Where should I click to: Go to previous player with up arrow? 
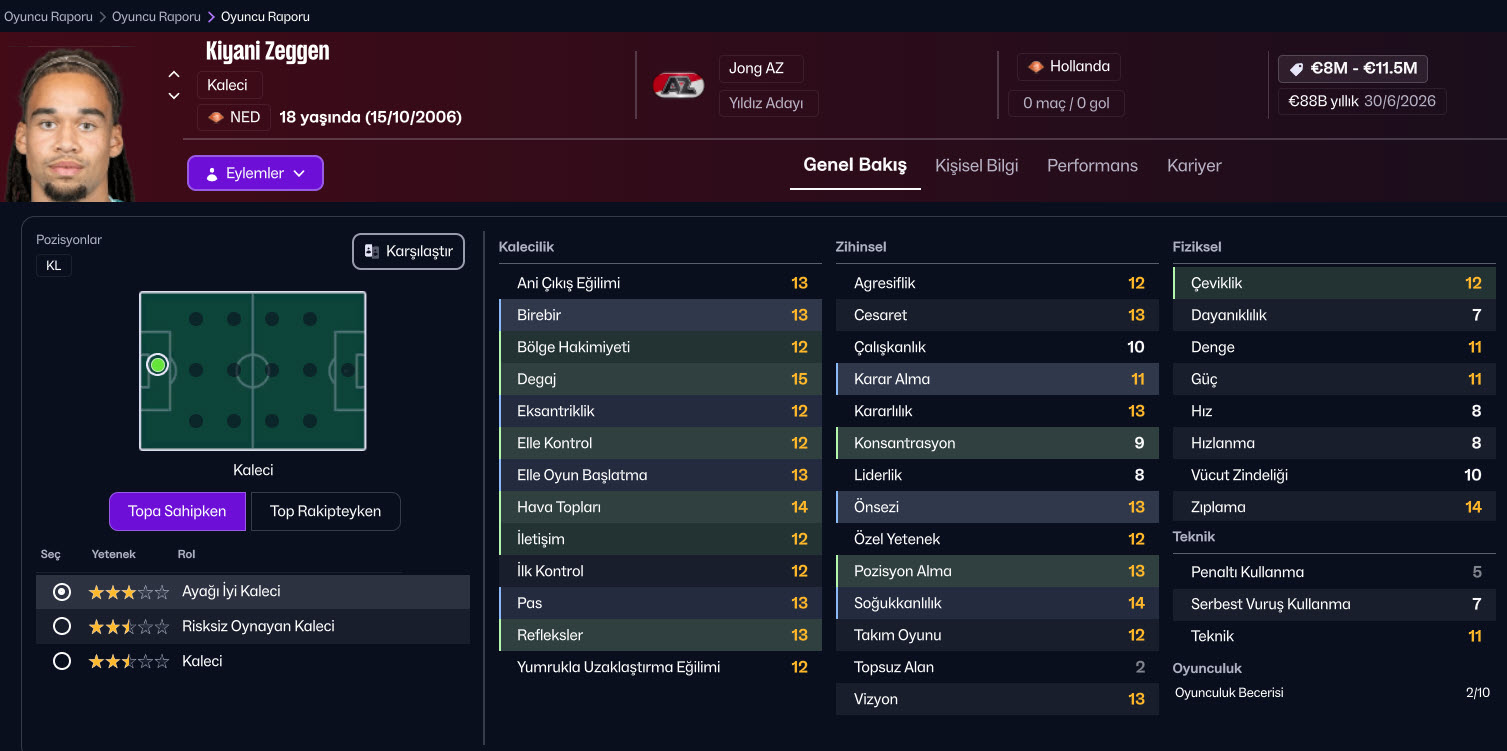point(174,74)
